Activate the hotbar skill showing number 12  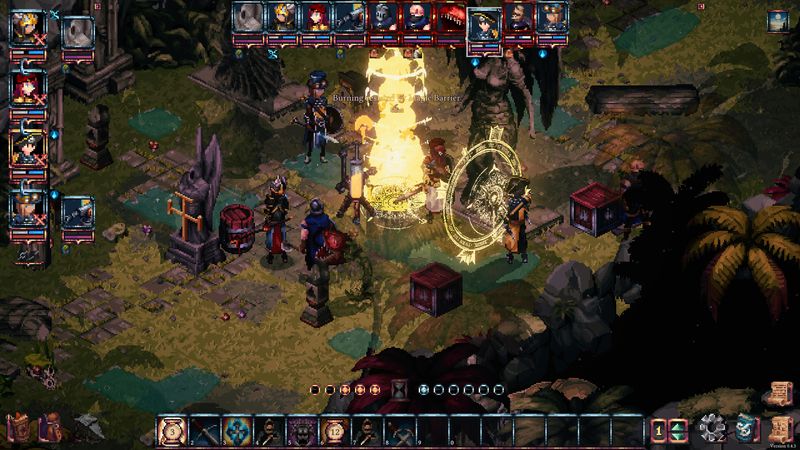coord(334,431)
